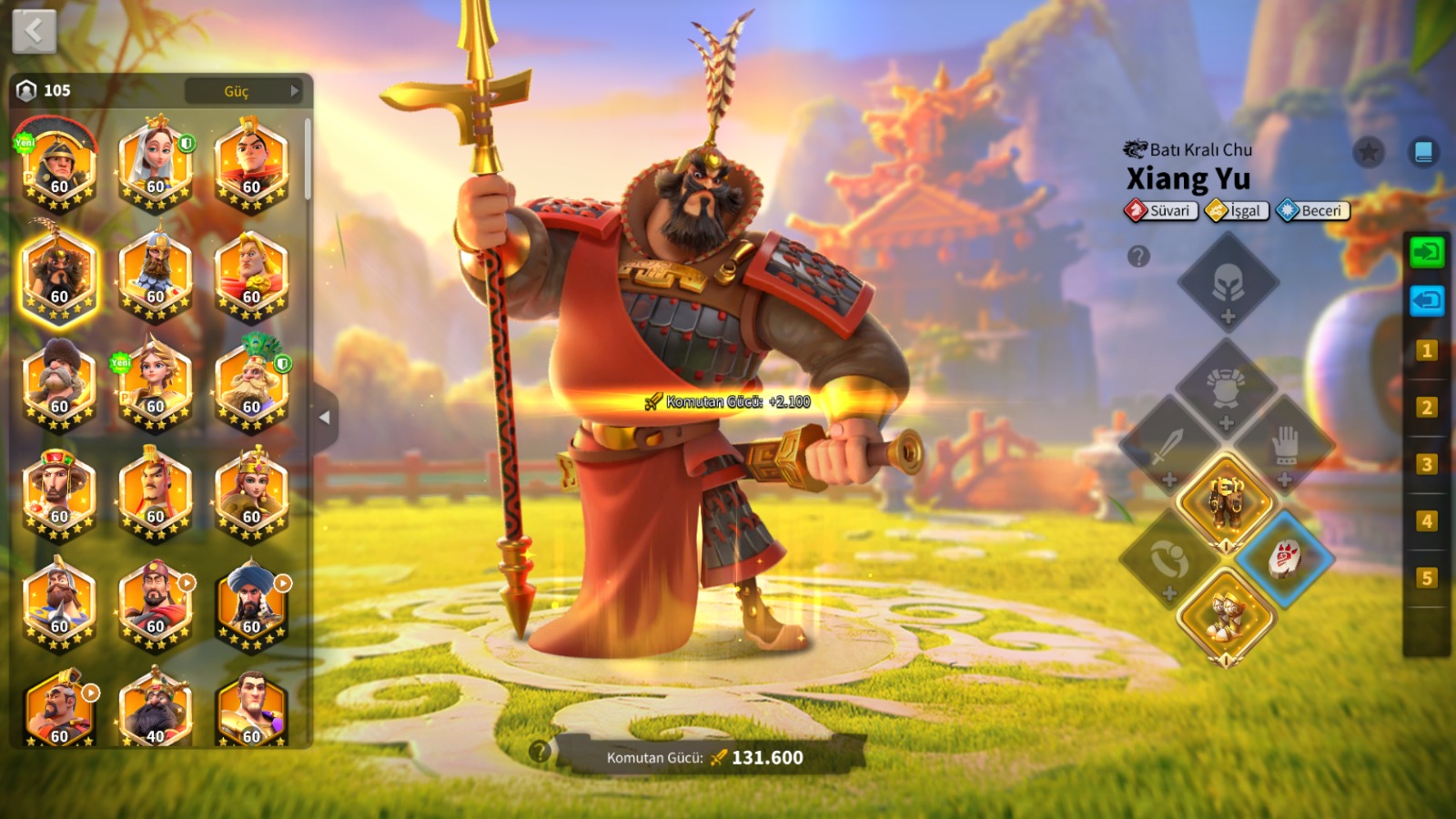The image size is (1456, 819).
Task: Open the golden leg armor slot
Action: click(1226, 501)
